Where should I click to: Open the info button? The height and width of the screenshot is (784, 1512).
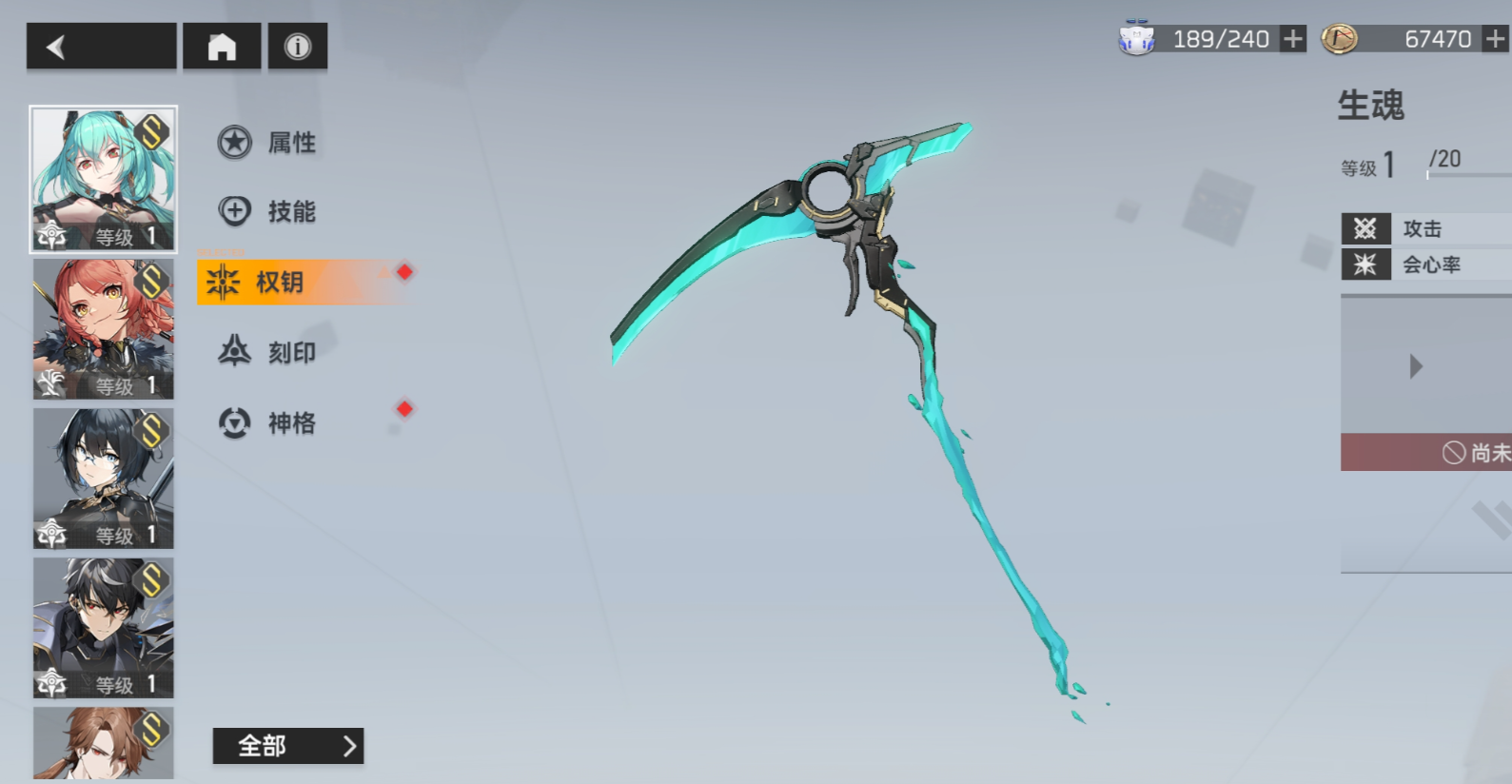coord(298,47)
